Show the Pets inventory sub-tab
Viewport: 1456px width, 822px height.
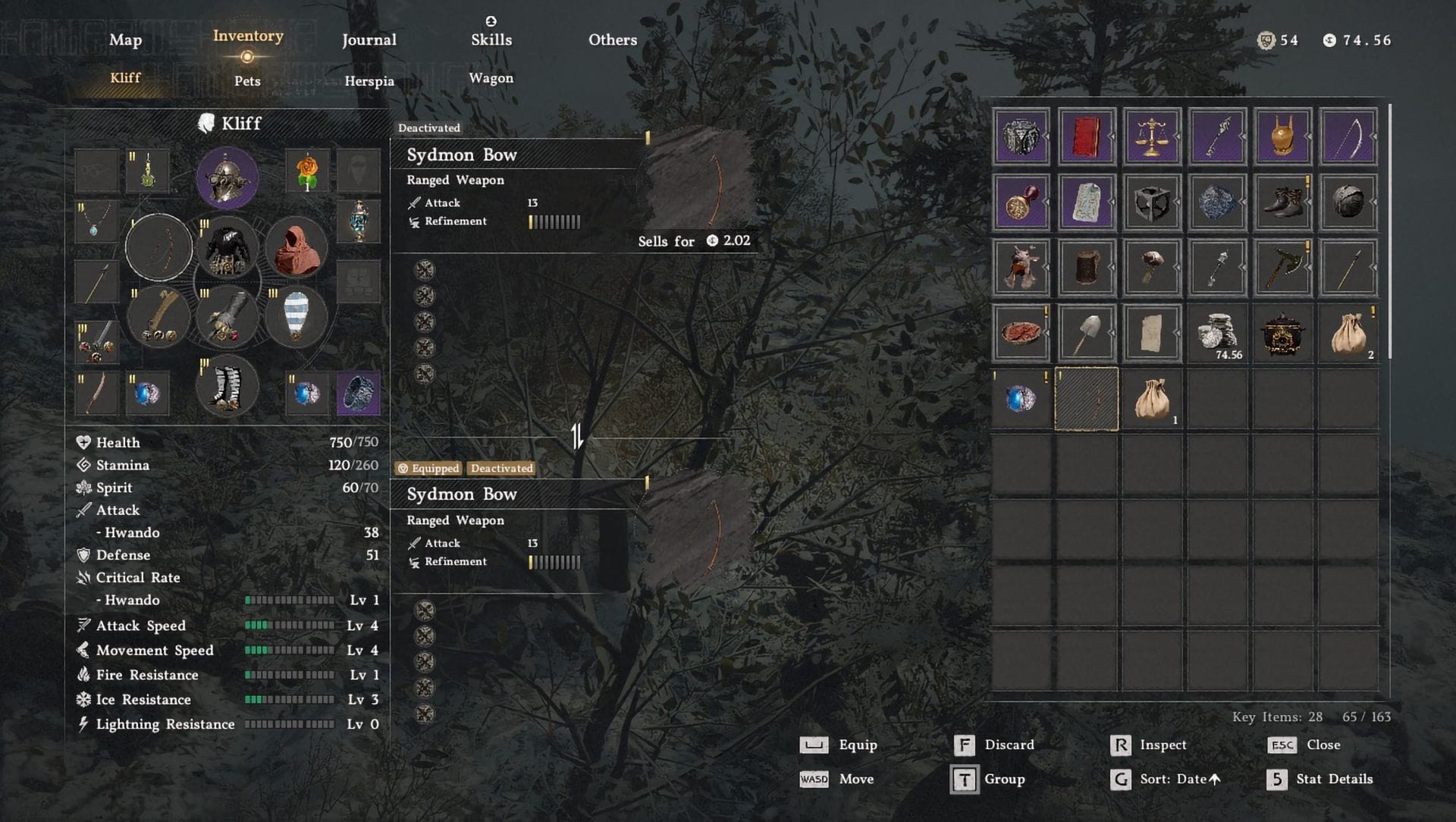247,81
